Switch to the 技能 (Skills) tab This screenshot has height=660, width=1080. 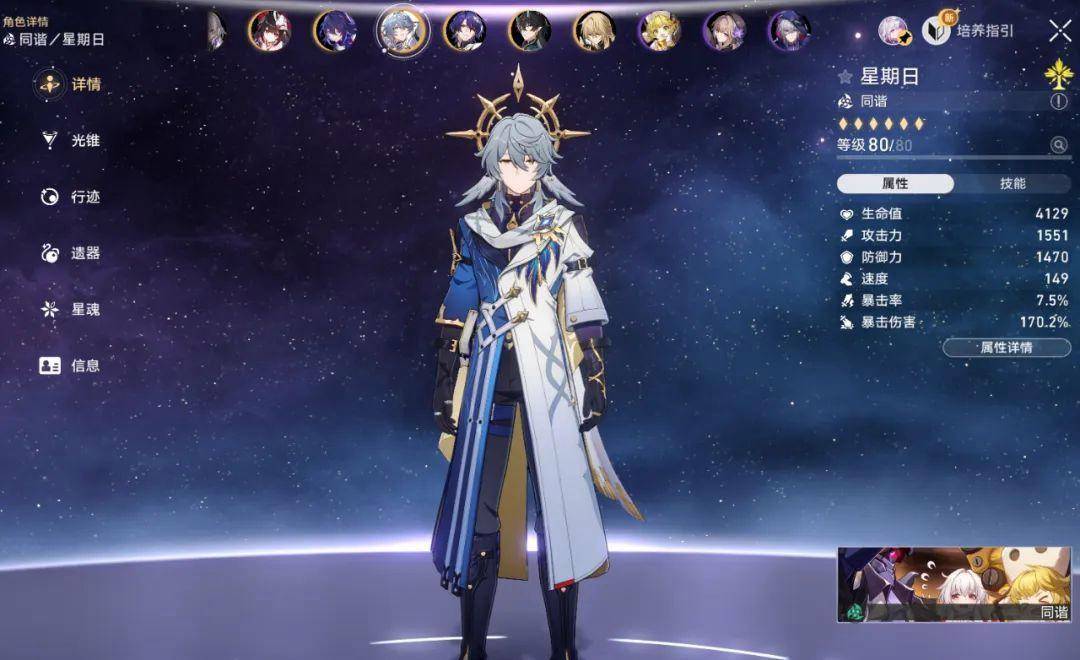pyautogui.click(x=1012, y=183)
